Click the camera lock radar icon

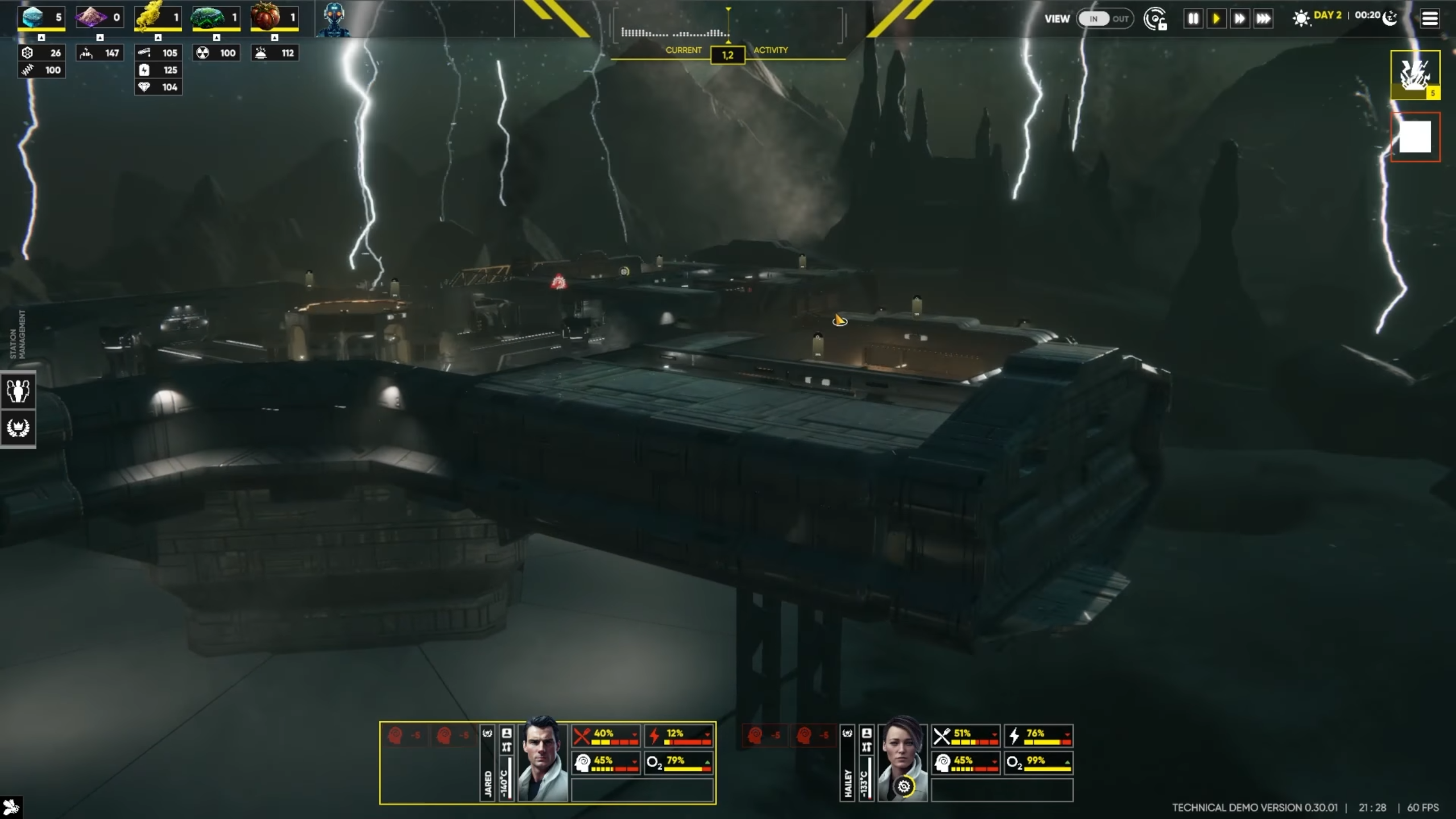click(1155, 19)
